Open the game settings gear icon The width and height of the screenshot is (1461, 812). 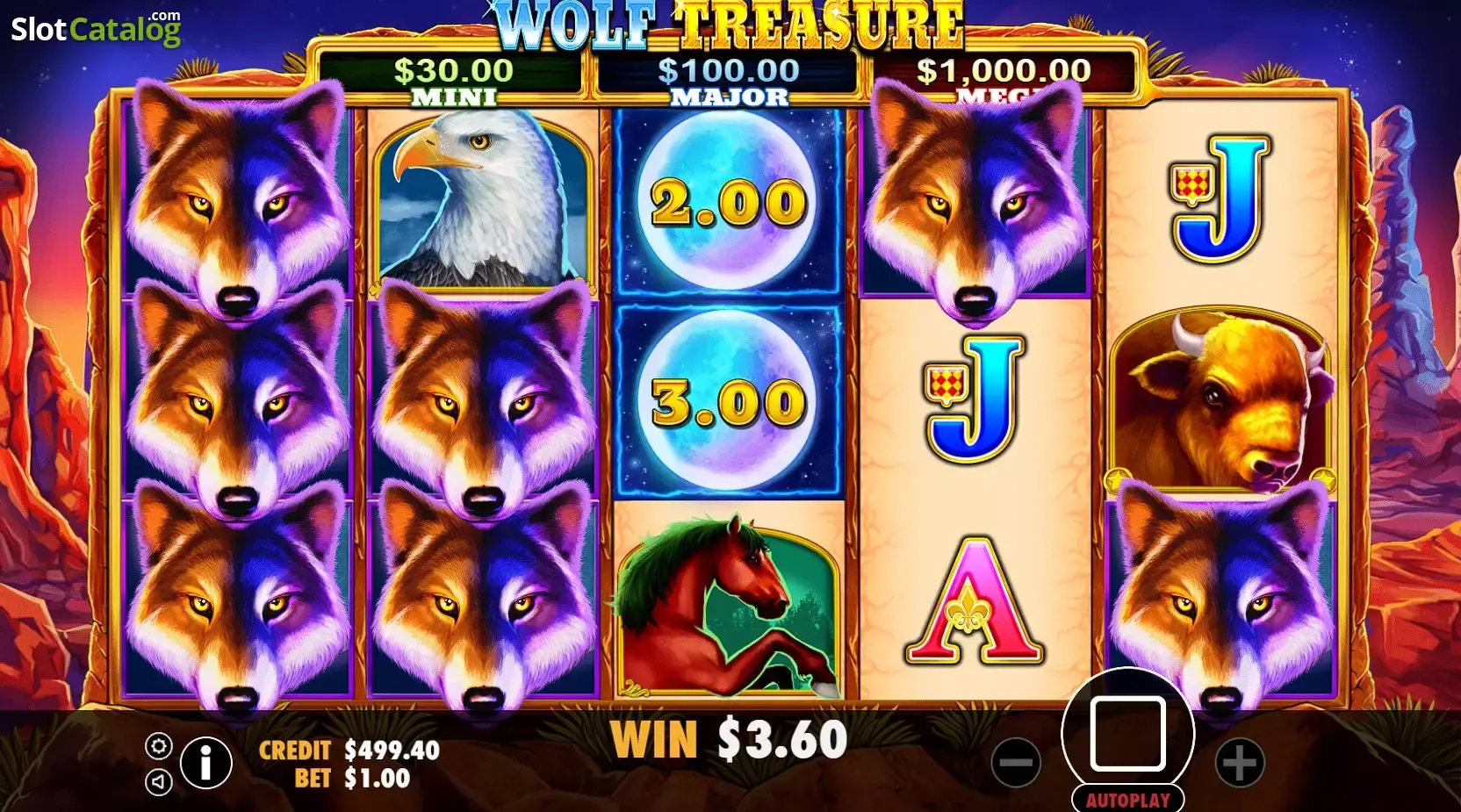[x=158, y=747]
